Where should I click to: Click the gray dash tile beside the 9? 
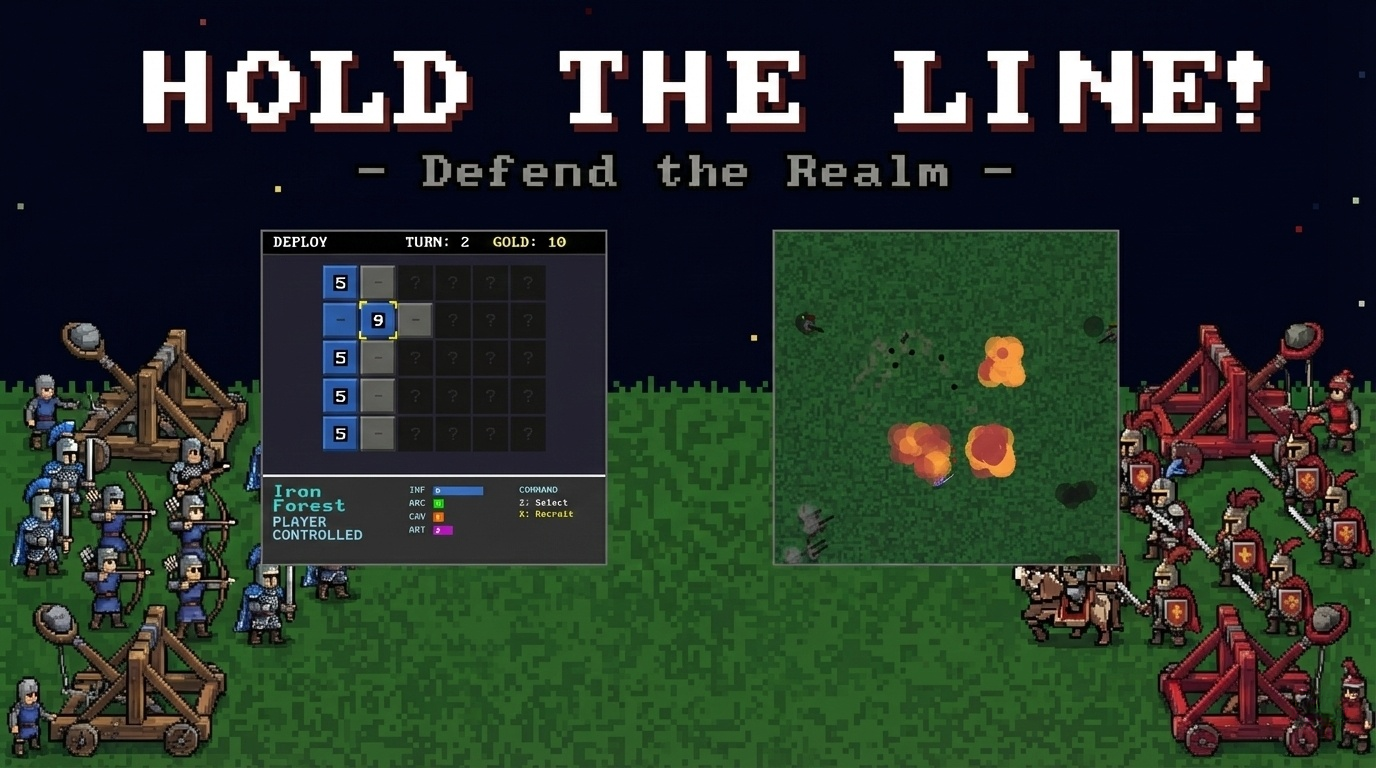(415, 320)
